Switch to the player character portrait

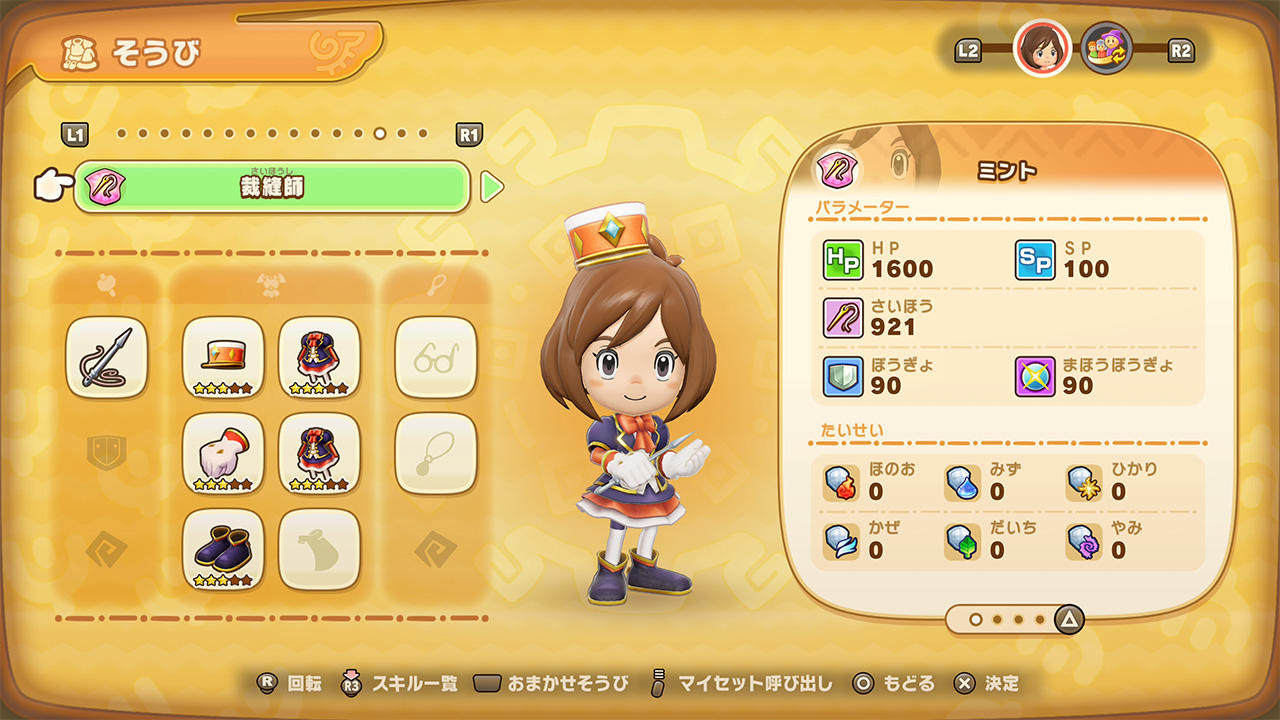point(1042,49)
